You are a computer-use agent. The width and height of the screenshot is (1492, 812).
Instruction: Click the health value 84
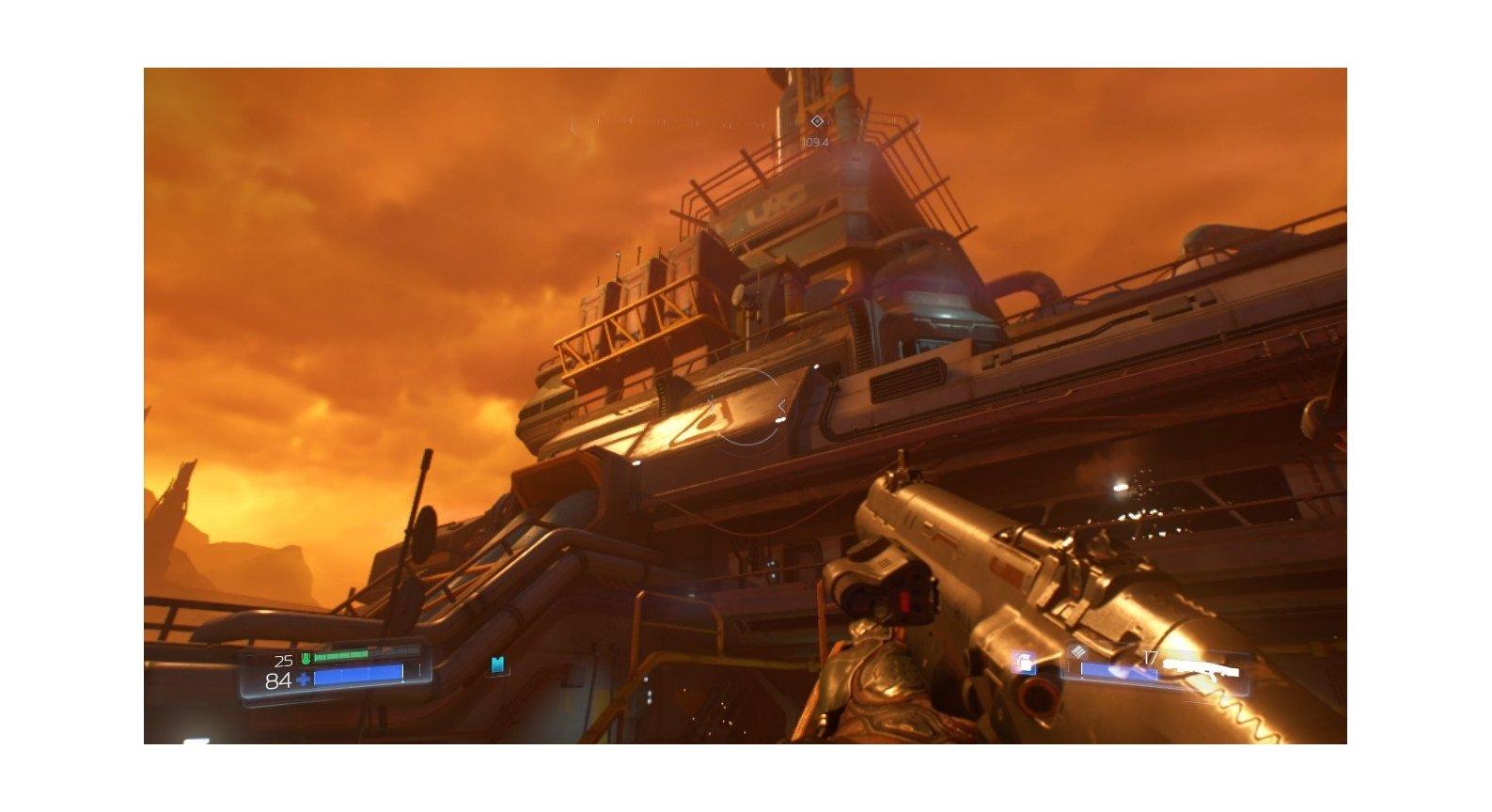[x=277, y=679]
